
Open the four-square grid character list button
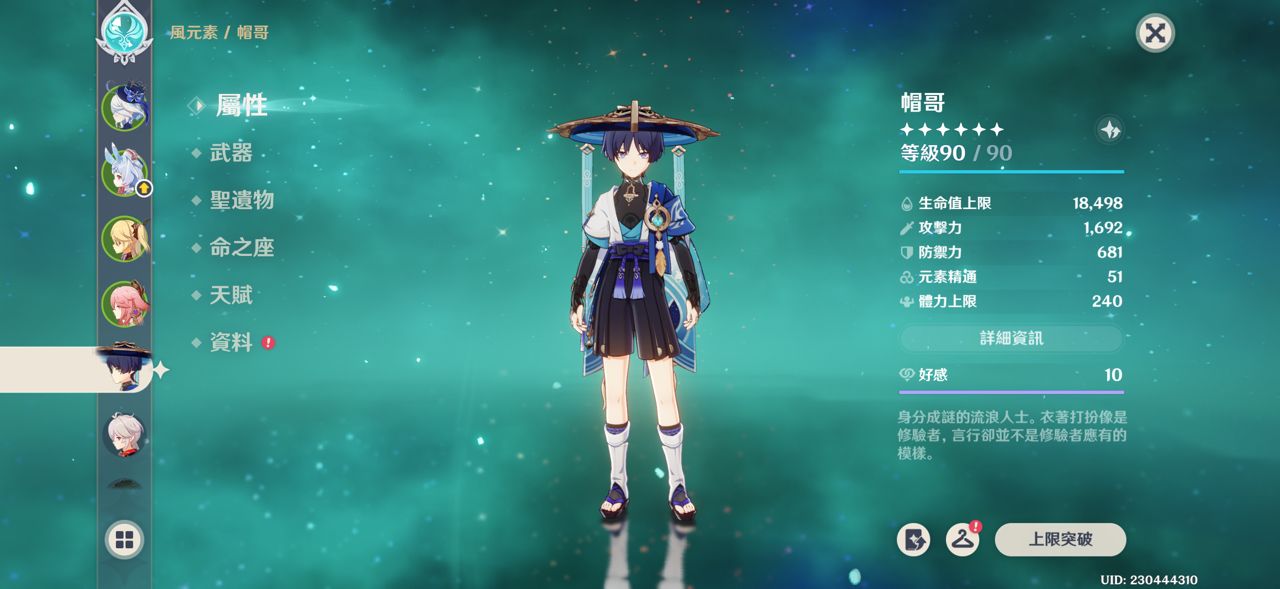125,541
